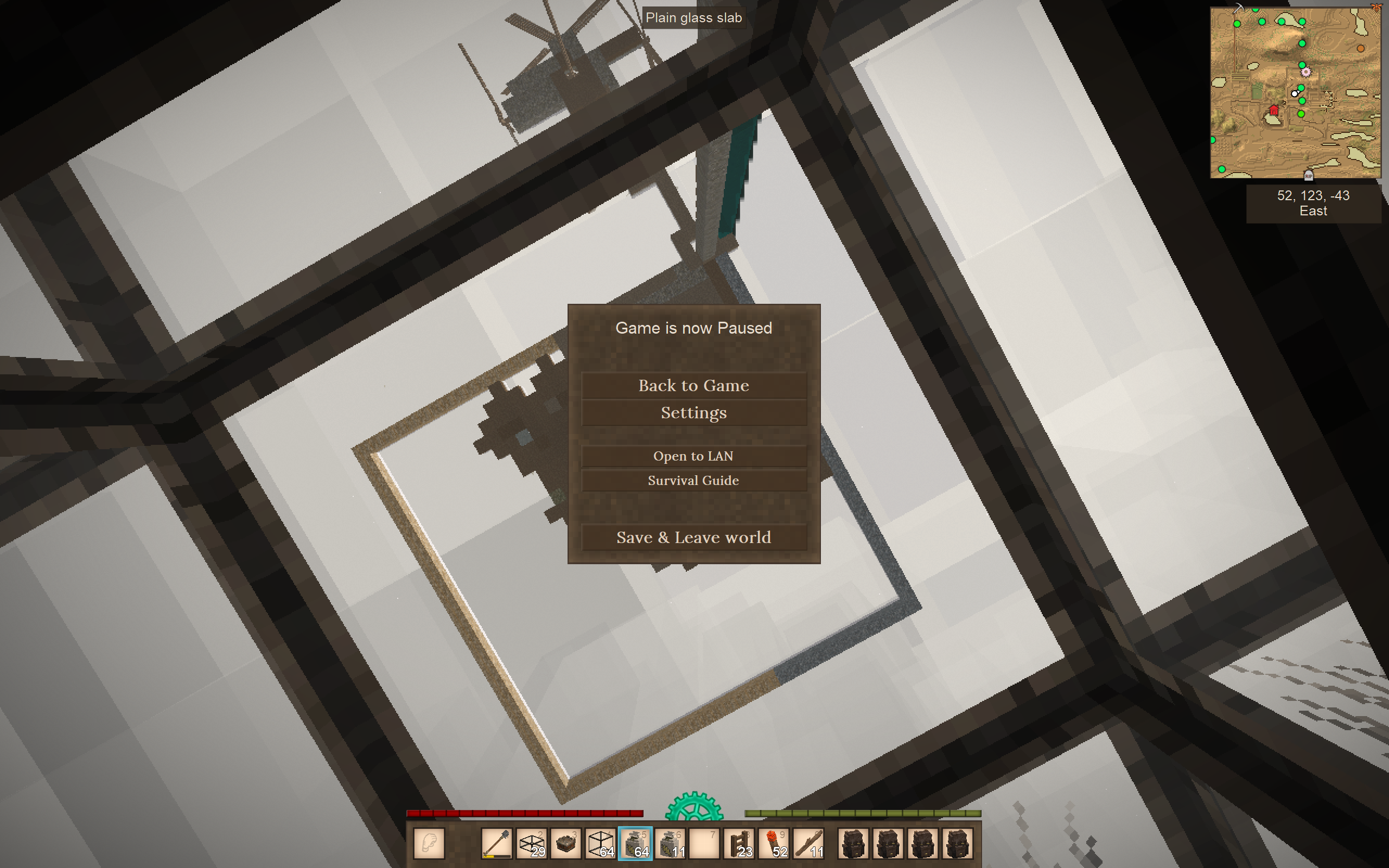Select the torch stack of 52

point(774,843)
